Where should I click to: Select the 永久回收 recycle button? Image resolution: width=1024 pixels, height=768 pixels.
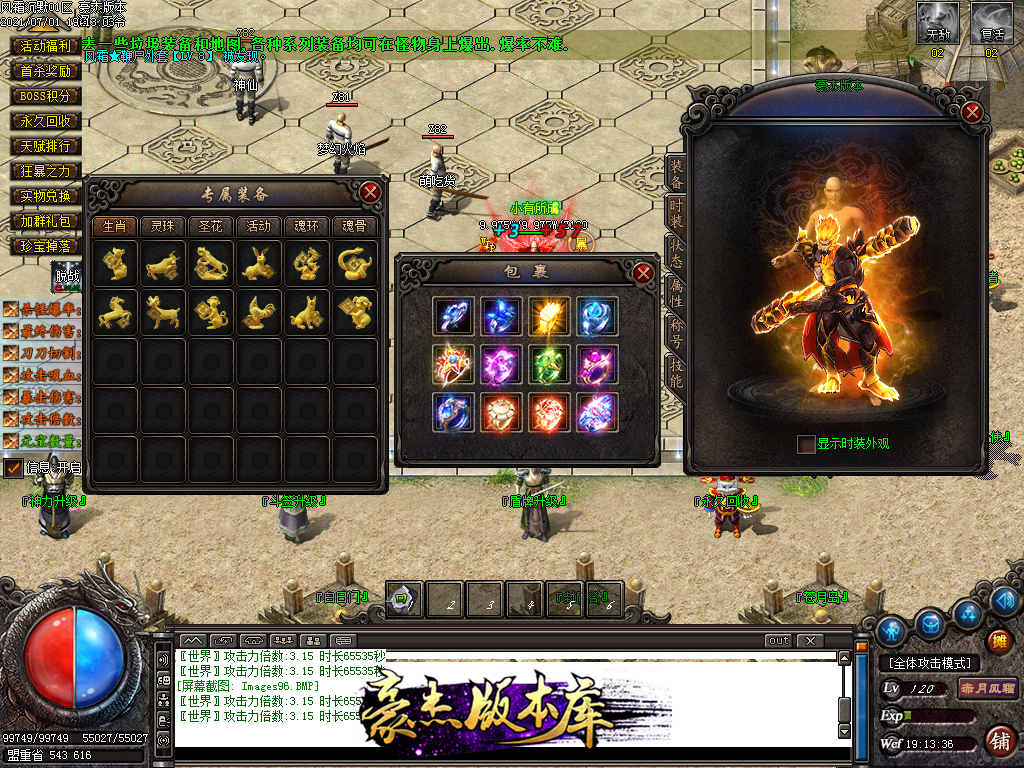(46, 121)
